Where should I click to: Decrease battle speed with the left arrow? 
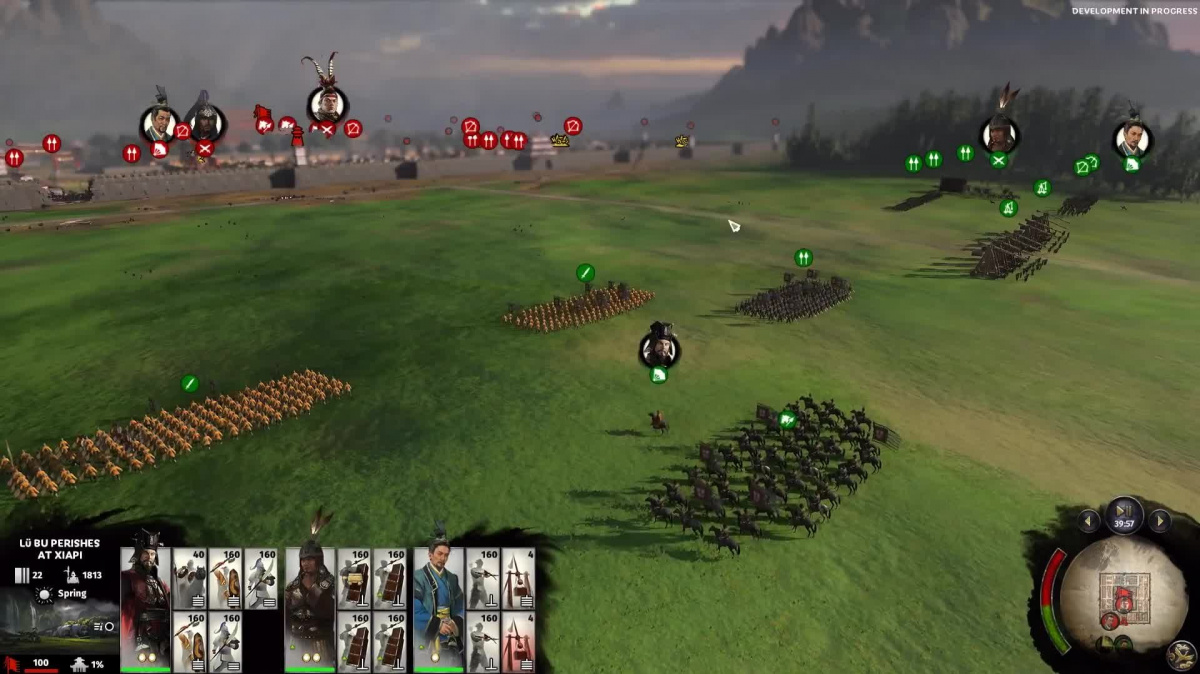(x=1089, y=521)
